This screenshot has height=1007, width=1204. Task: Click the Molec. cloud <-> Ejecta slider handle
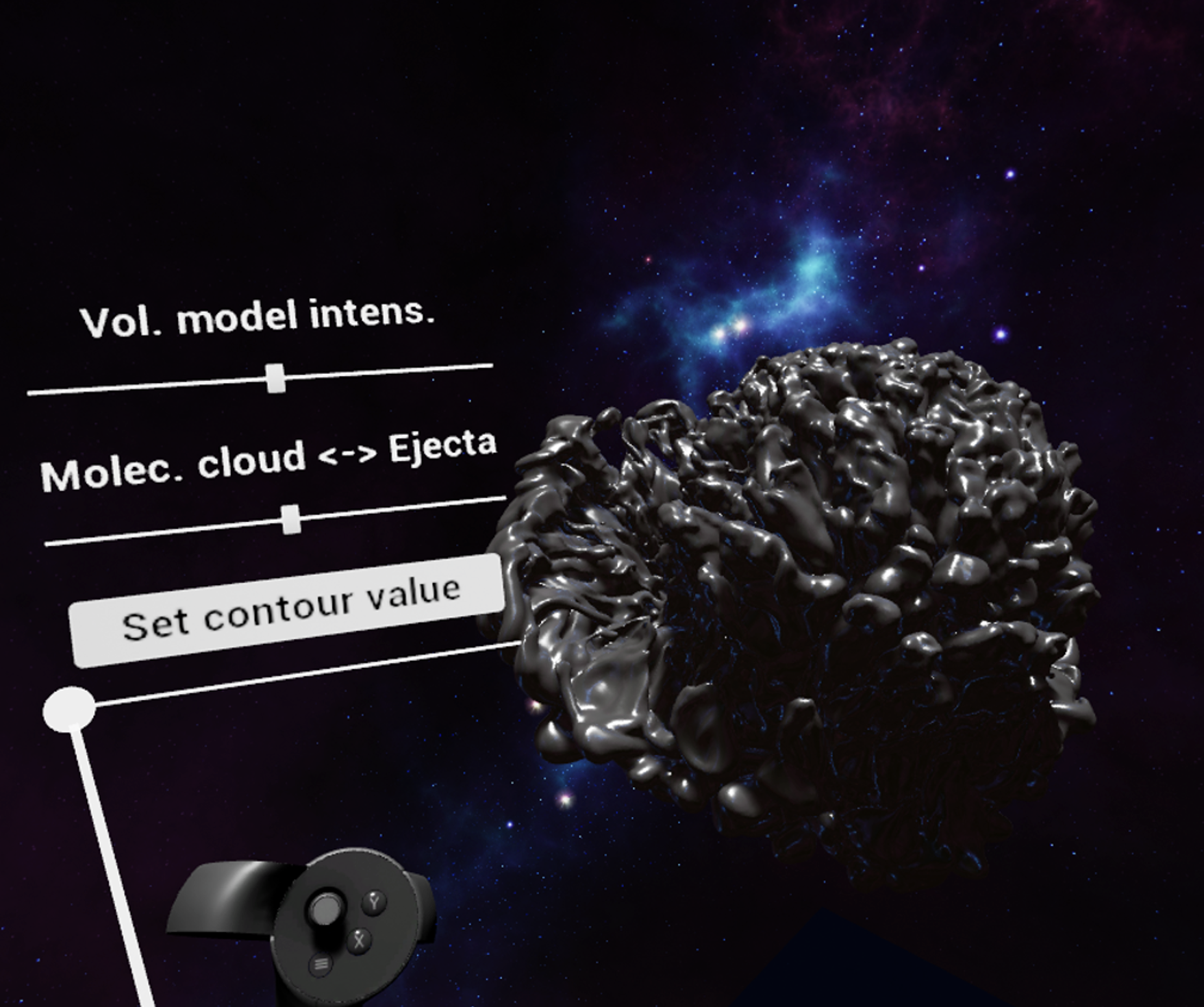click(x=291, y=519)
